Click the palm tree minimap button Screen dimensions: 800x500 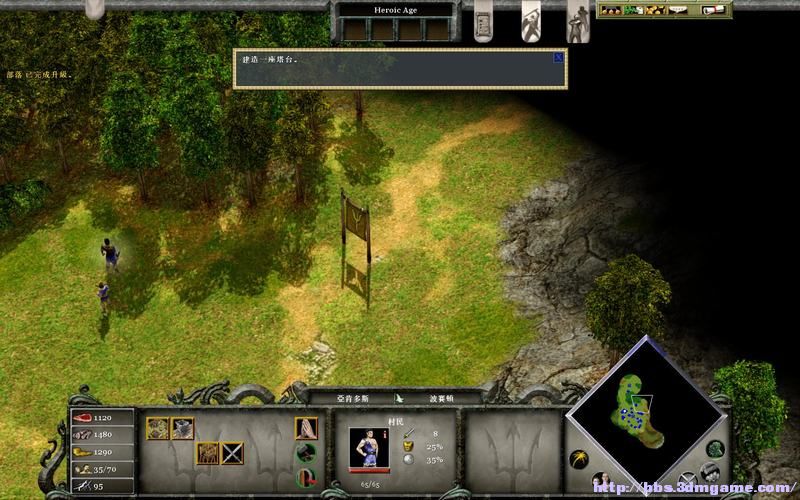(x=579, y=459)
